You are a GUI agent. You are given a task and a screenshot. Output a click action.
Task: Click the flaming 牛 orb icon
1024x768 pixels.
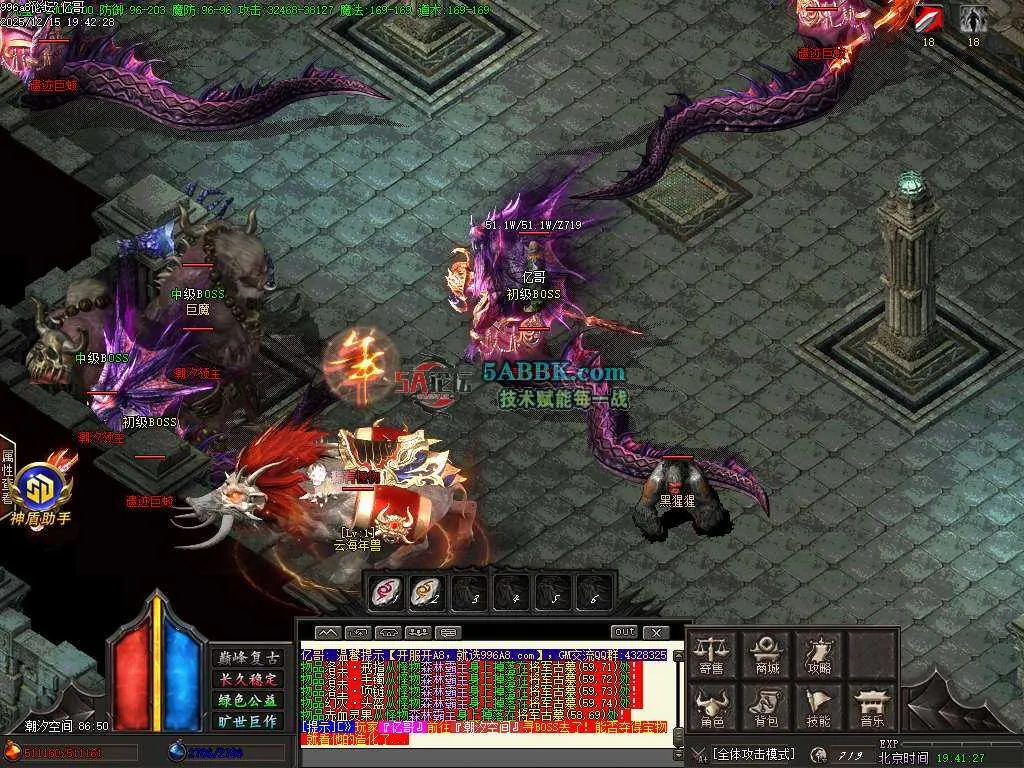coord(364,365)
